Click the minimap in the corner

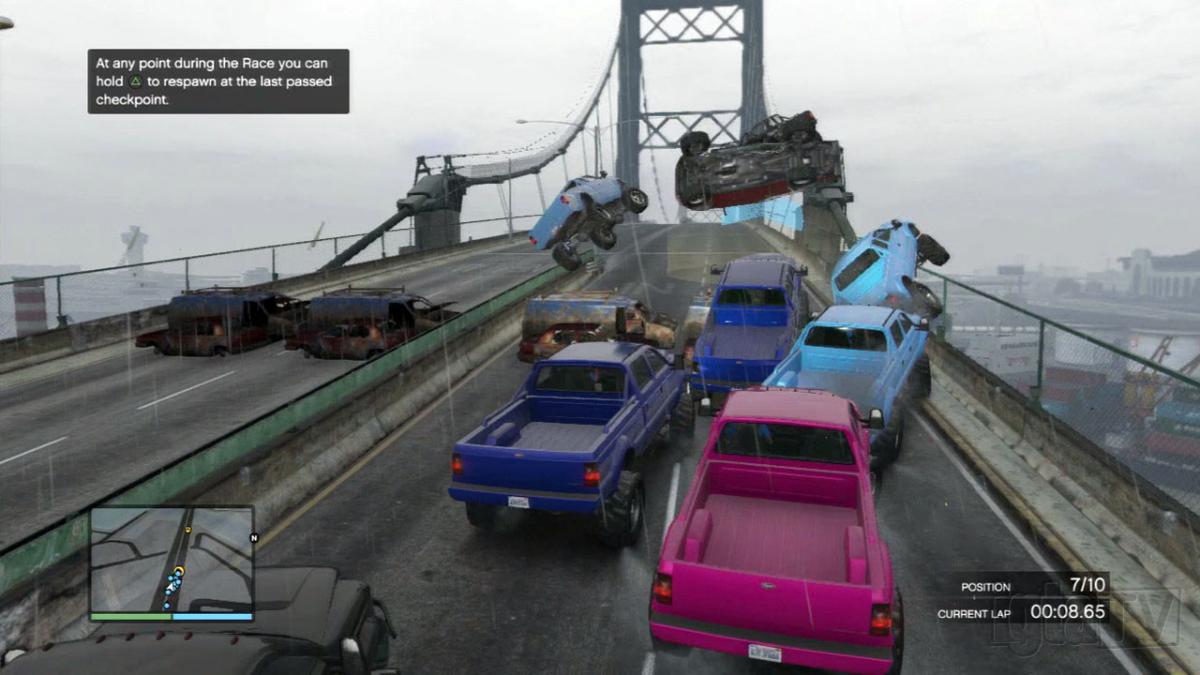(x=171, y=560)
